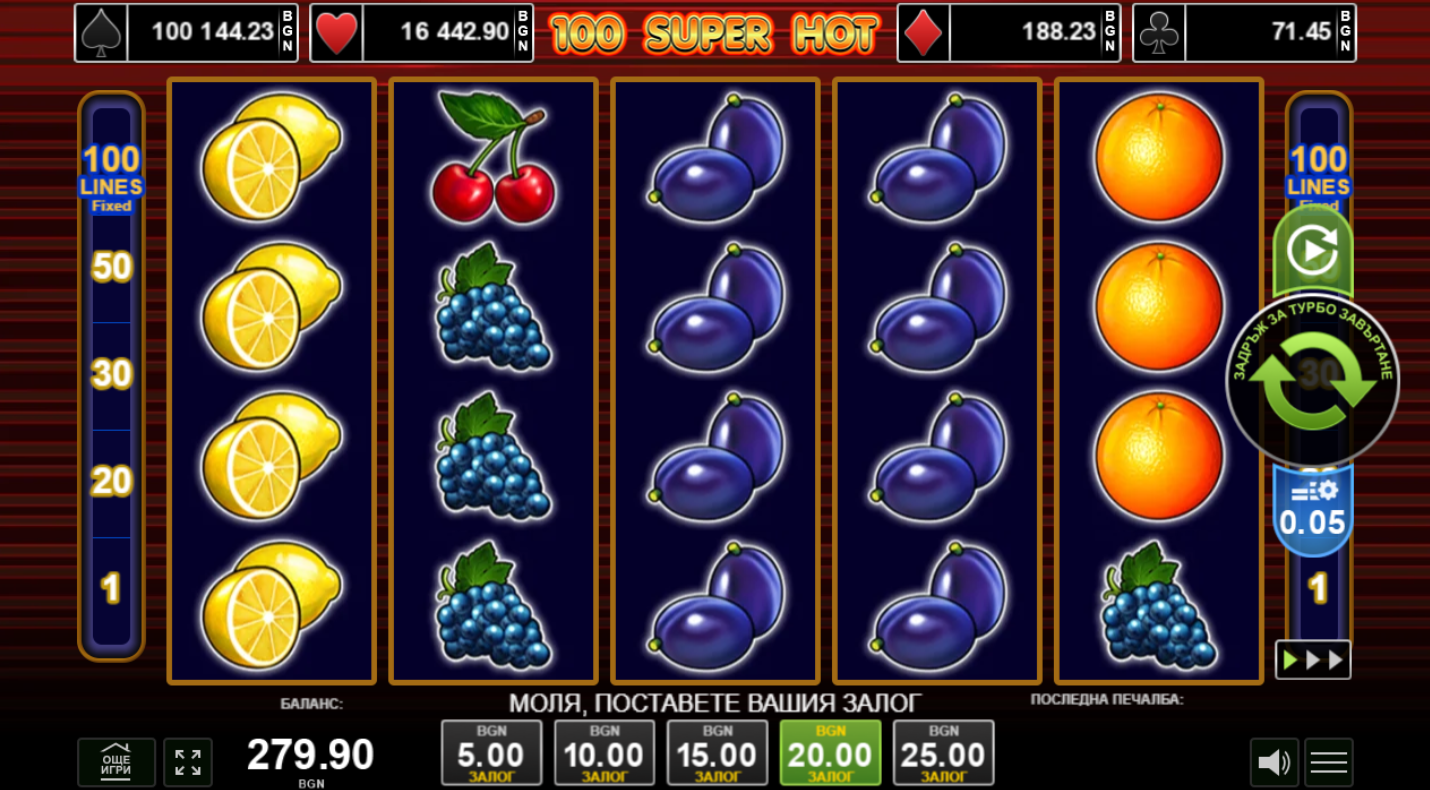Open 'ОЩЕ ИГРИ' to browse more games
Image resolution: width=1430 pixels, height=790 pixels.
click(116, 762)
